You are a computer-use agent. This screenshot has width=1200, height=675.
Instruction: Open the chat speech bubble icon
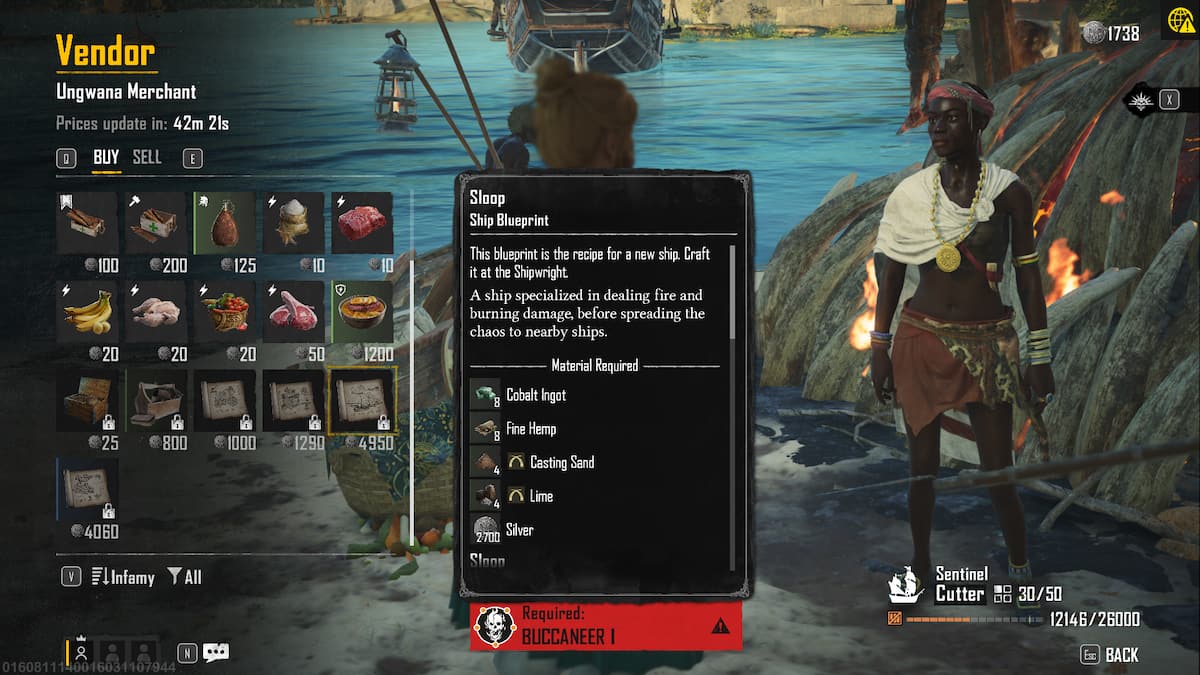pyautogui.click(x=216, y=652)
